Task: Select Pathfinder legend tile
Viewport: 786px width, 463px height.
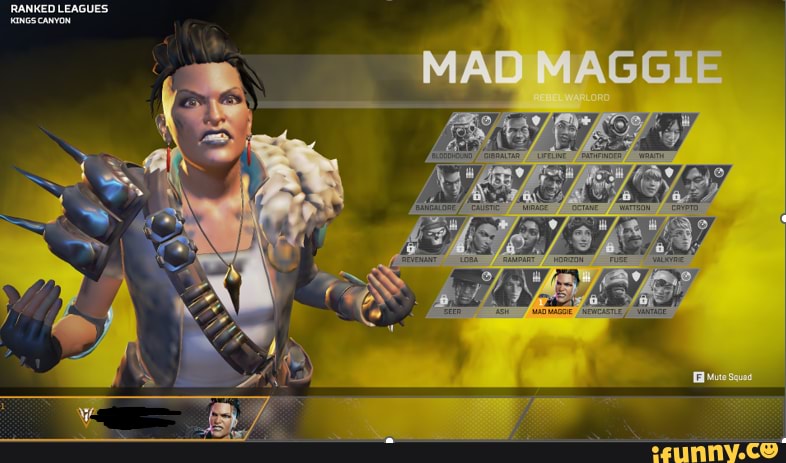Action: click(615, 135)
